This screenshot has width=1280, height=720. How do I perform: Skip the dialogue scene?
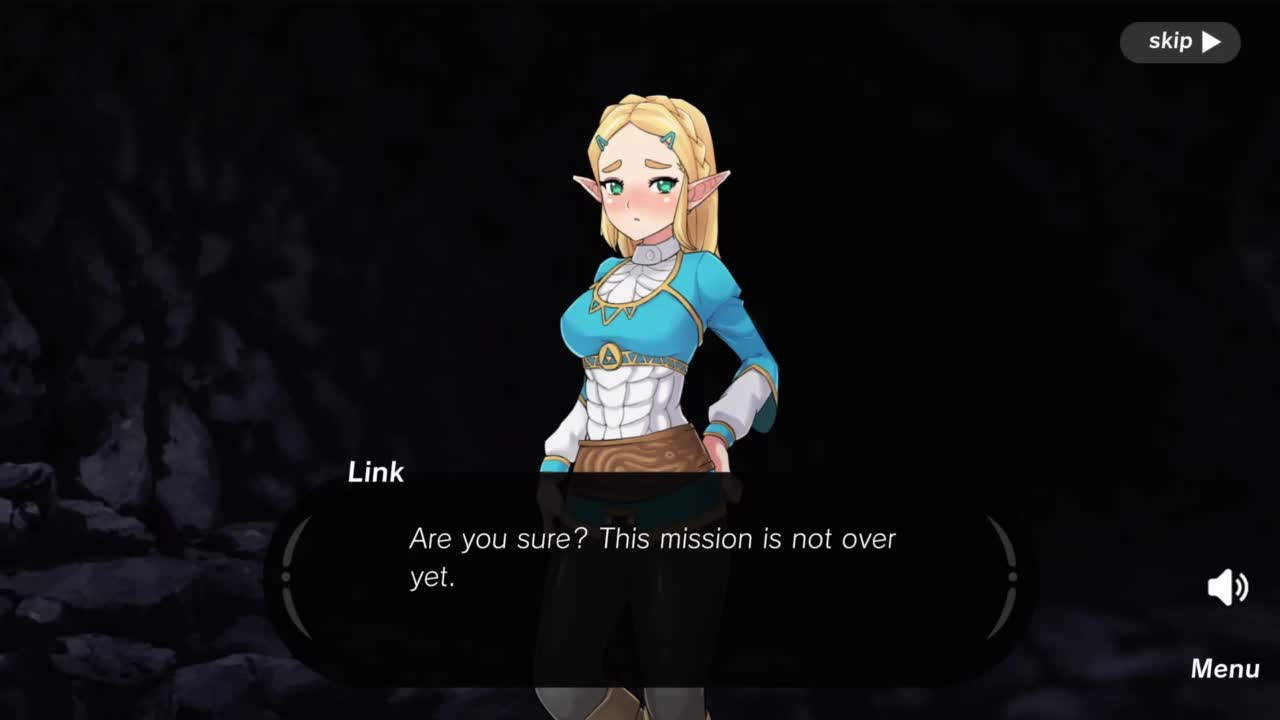click(1180, 42)
